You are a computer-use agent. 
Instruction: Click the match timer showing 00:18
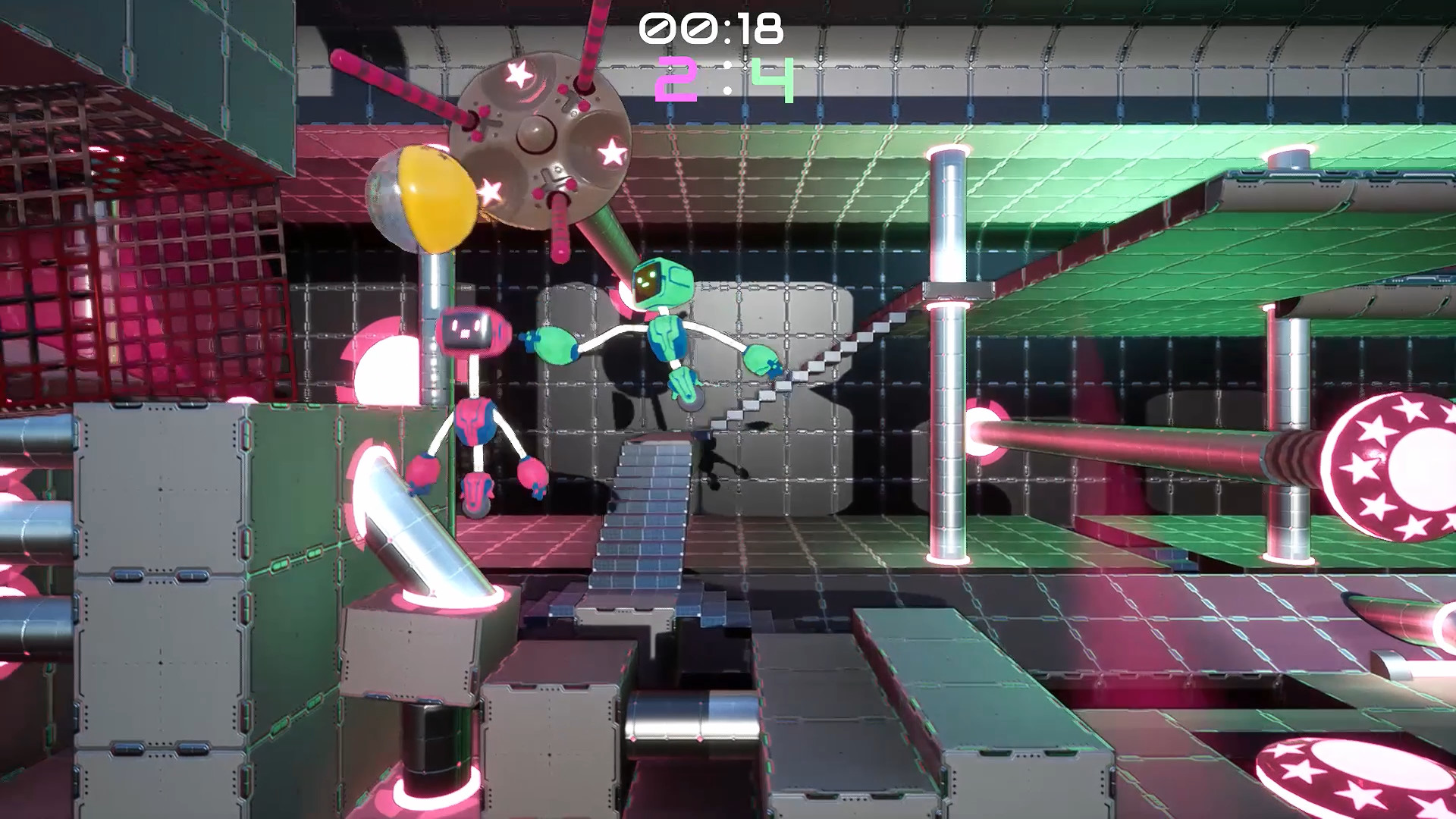coord(711,30)
